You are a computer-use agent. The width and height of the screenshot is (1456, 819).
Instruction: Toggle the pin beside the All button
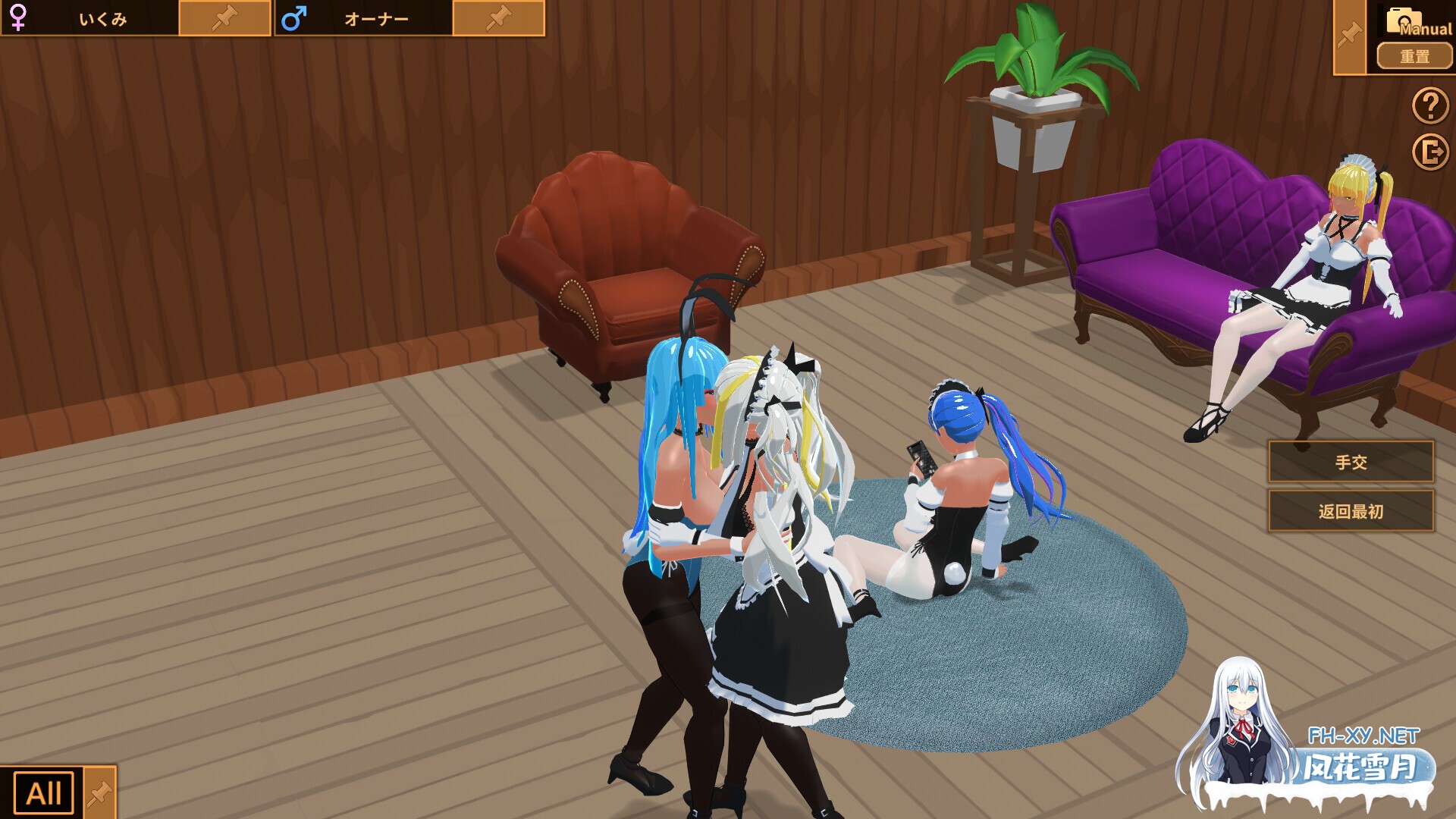[x=100, y=793]
